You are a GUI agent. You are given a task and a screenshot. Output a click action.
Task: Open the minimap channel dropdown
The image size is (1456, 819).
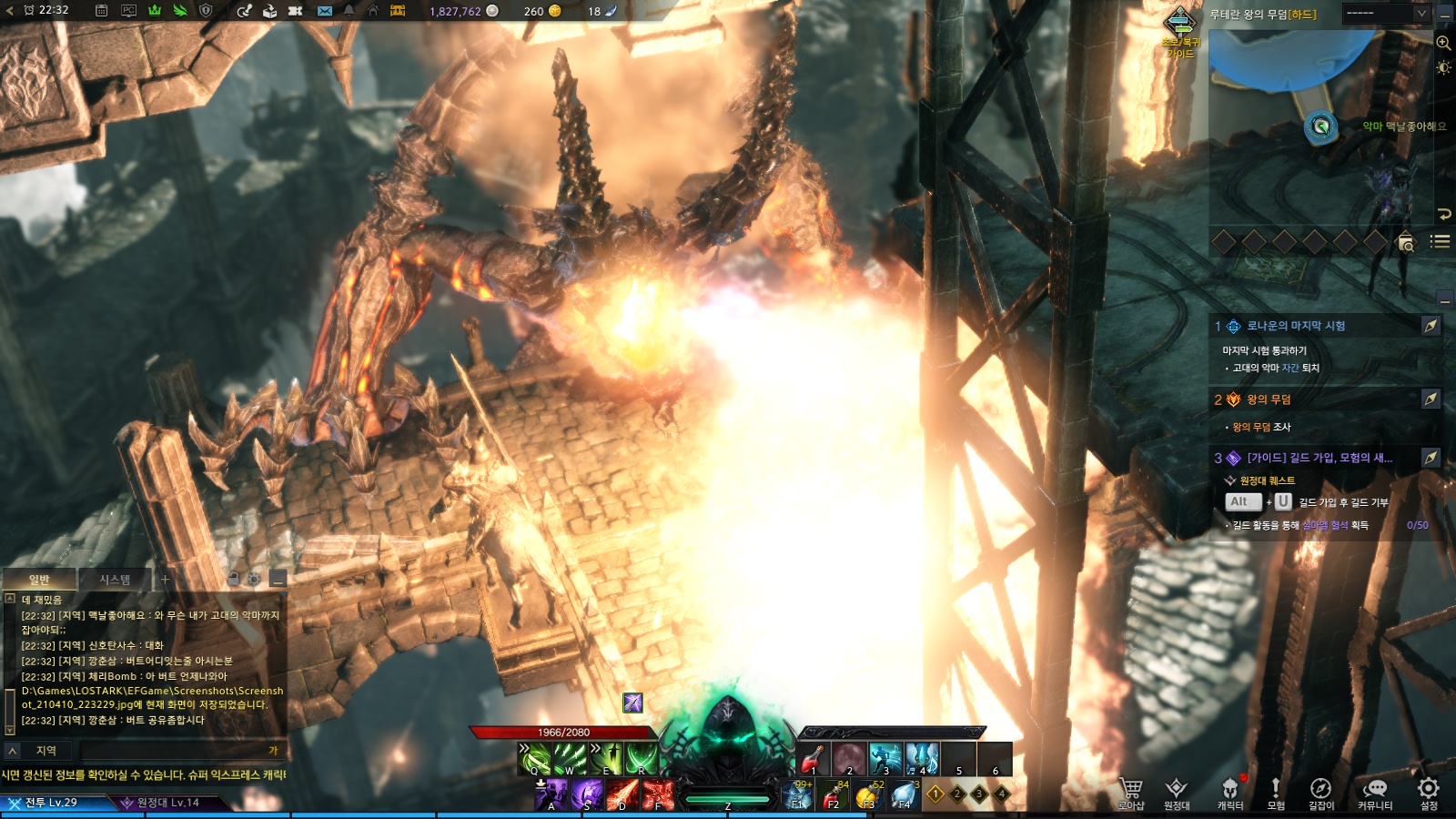(x=1388, y=14)
